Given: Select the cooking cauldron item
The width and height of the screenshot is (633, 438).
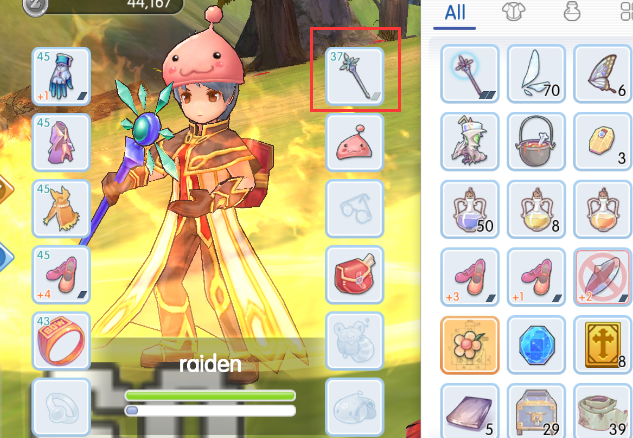Looking at the screenshot, I should 536,140.
